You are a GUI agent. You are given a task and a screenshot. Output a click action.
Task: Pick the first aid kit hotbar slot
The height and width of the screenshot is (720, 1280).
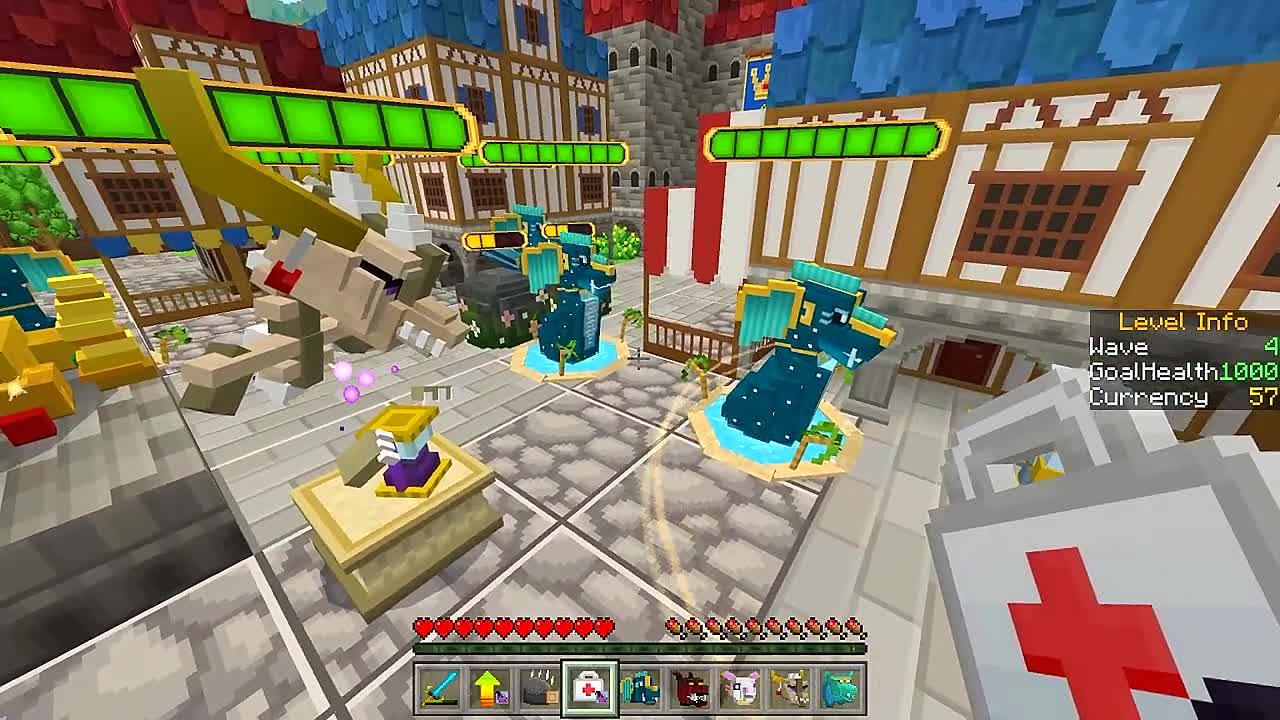pos(590,689)
